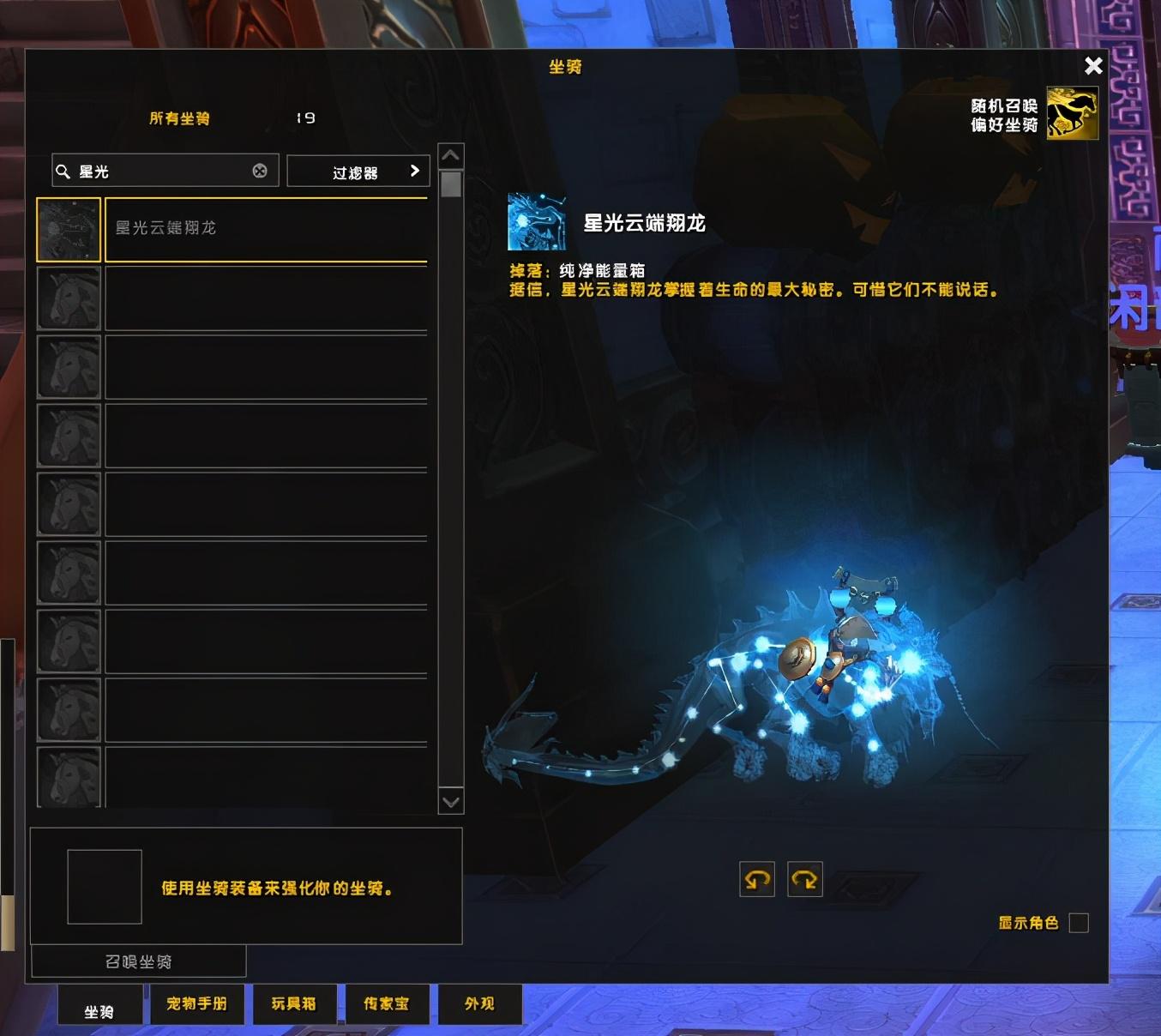Select the 坐骑 tab at bottom

pyautogui.click(x=100, y=1003)
